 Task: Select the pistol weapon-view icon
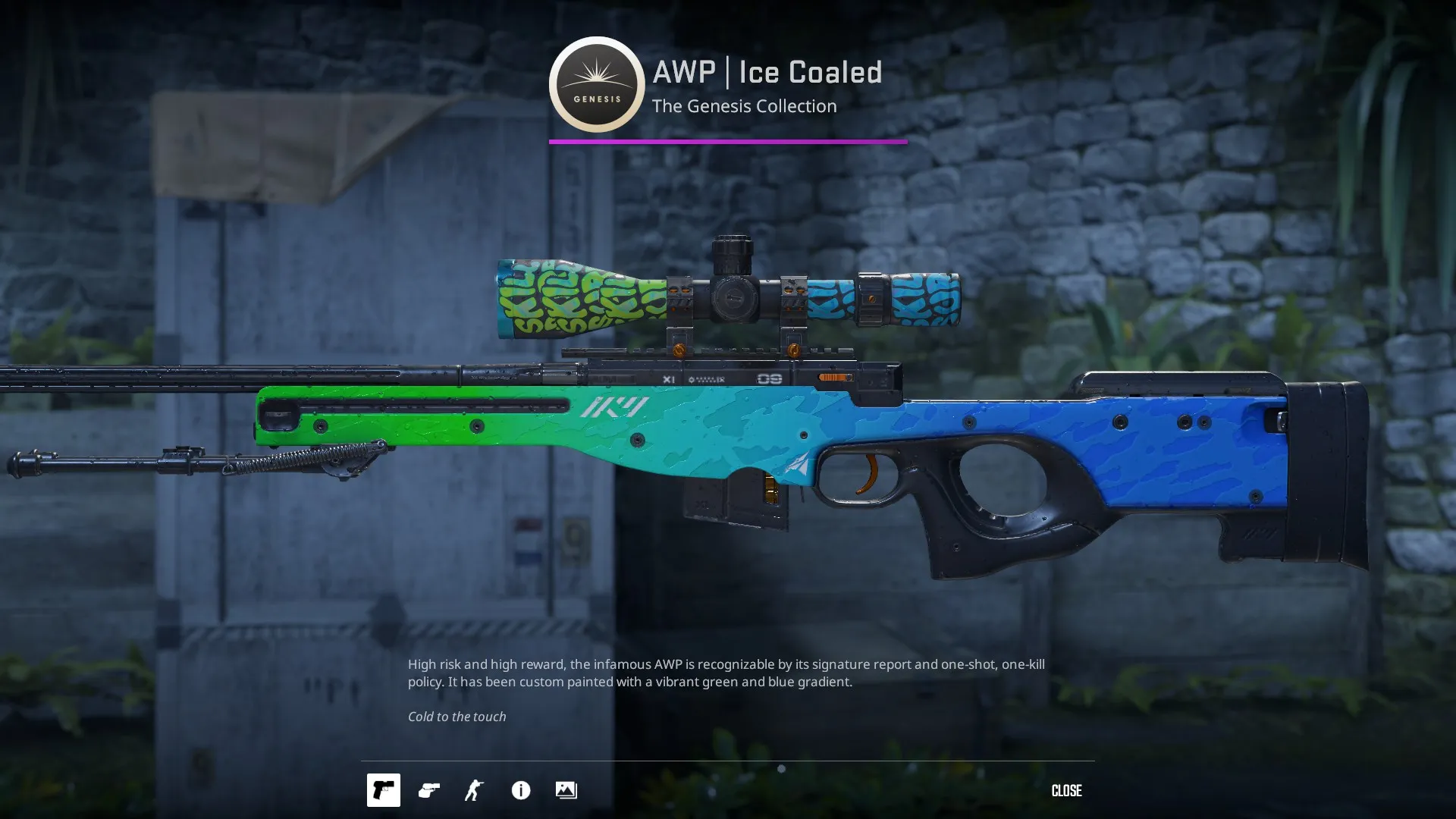coord(383,790)
